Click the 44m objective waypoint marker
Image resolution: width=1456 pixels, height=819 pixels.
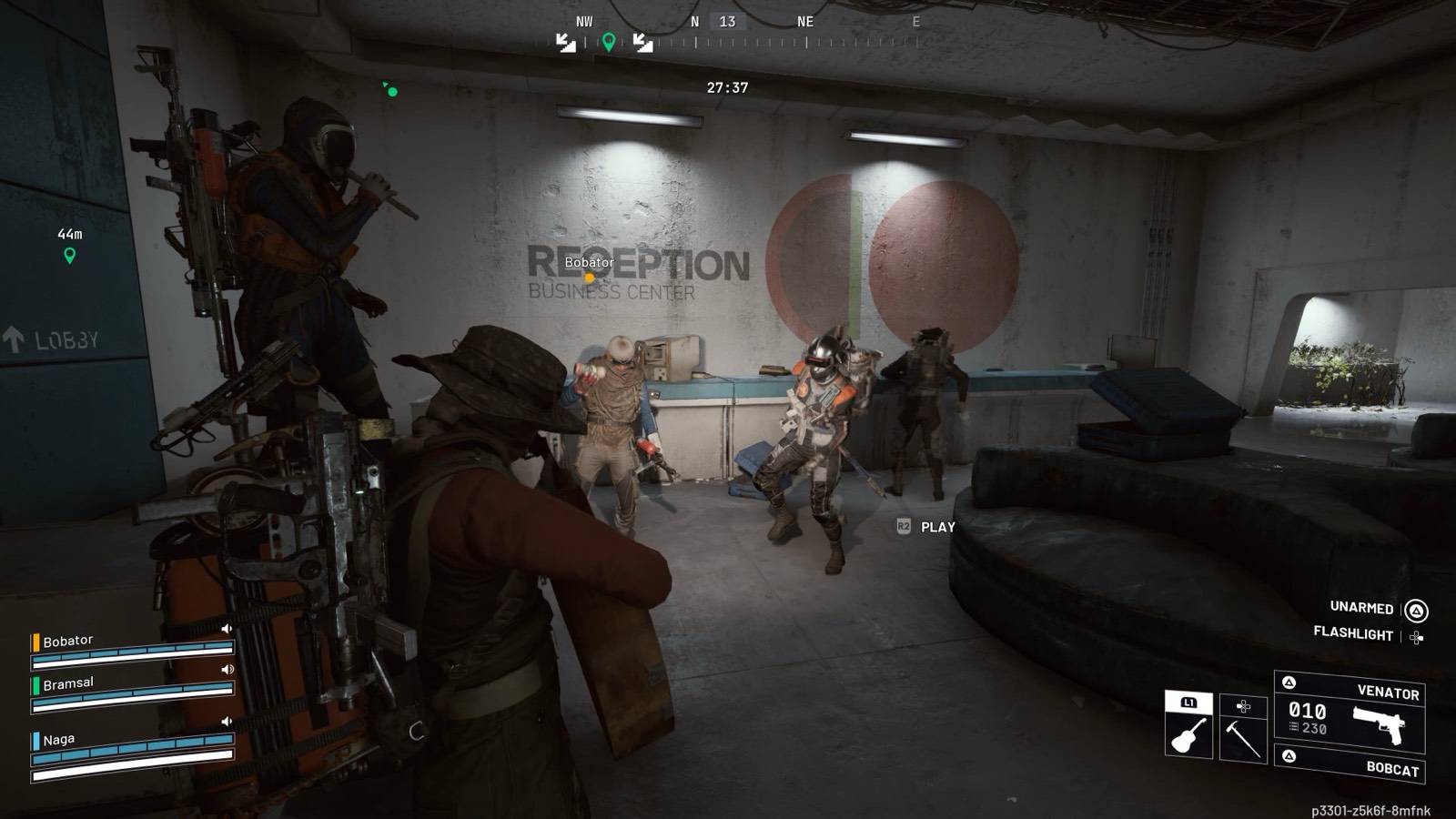point(70,256)
